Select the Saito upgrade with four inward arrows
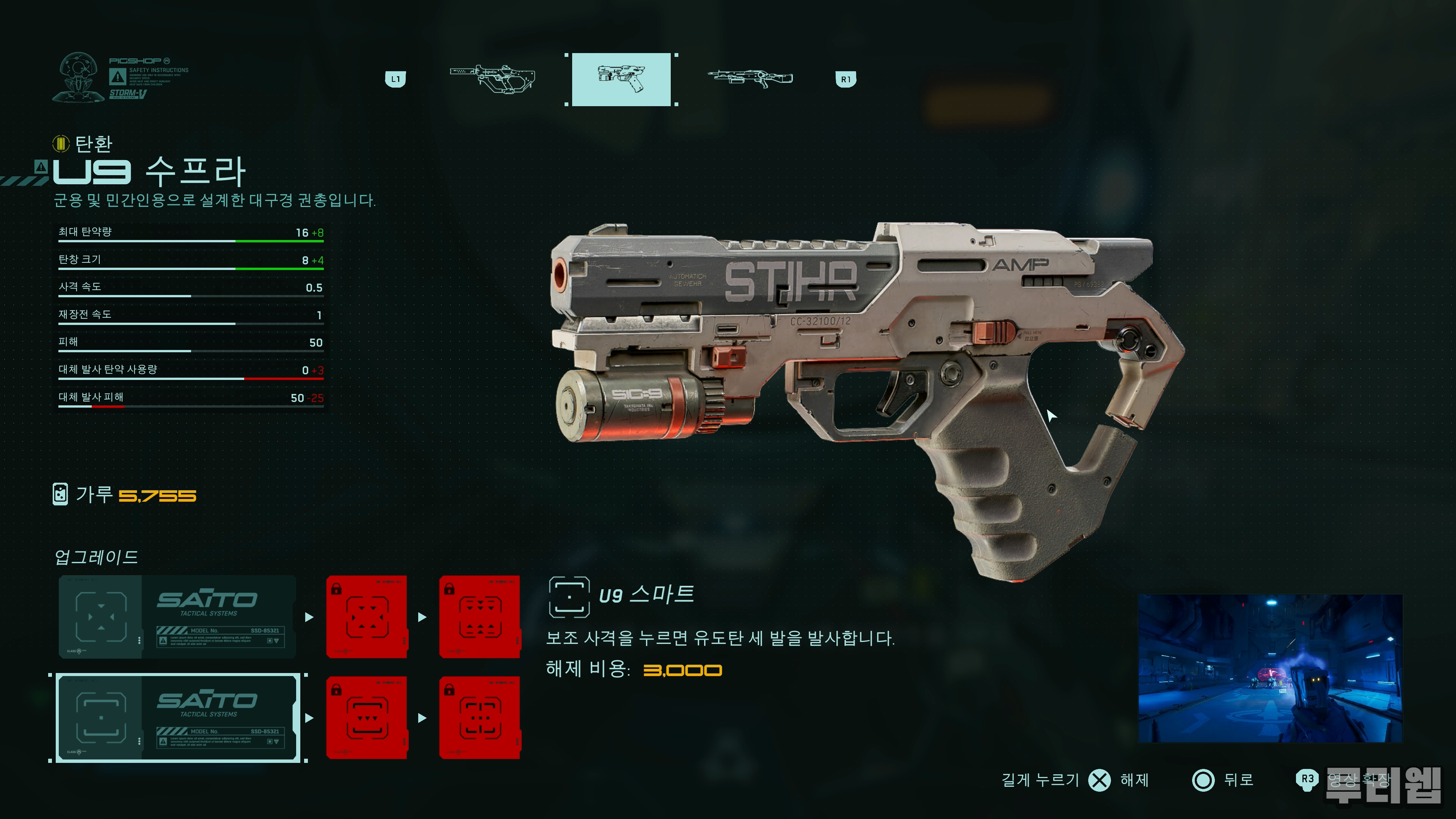The image size is (1456, 819). [177, 617]
